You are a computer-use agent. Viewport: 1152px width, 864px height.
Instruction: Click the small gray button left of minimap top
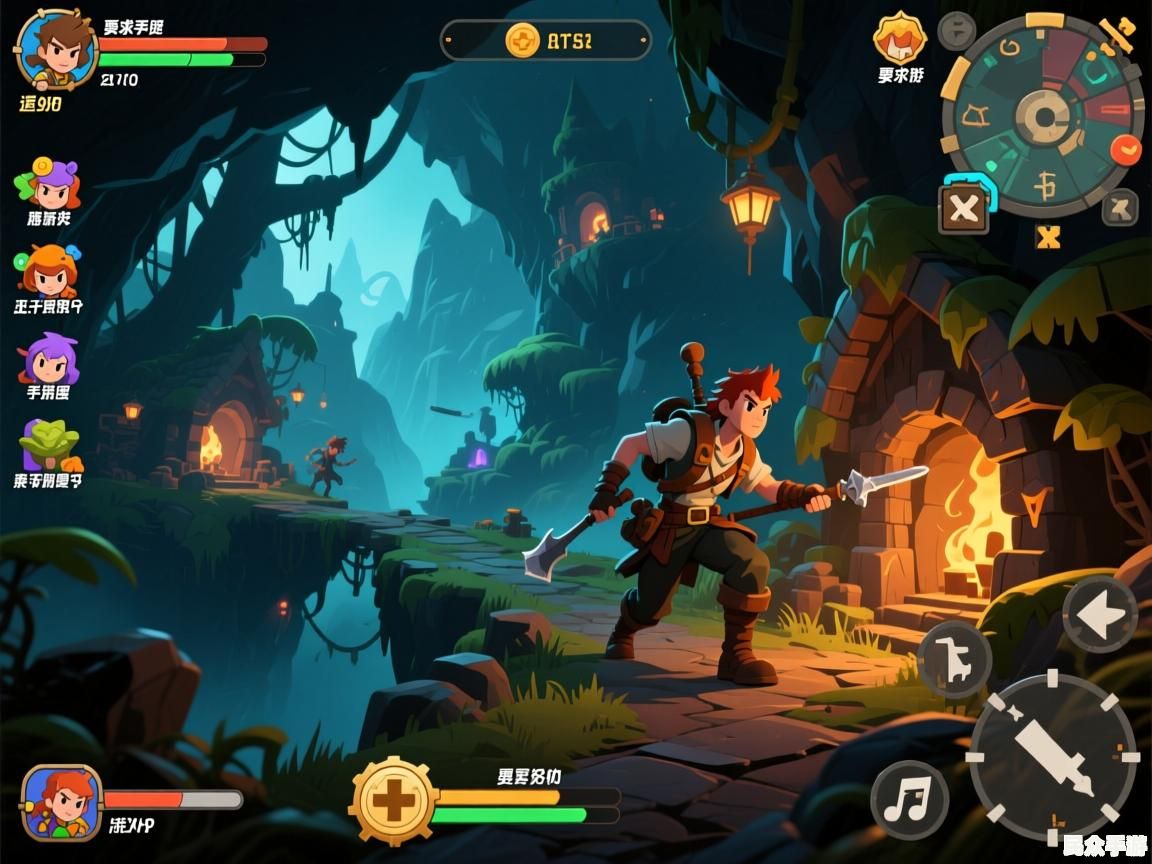[x=957, y=31]
